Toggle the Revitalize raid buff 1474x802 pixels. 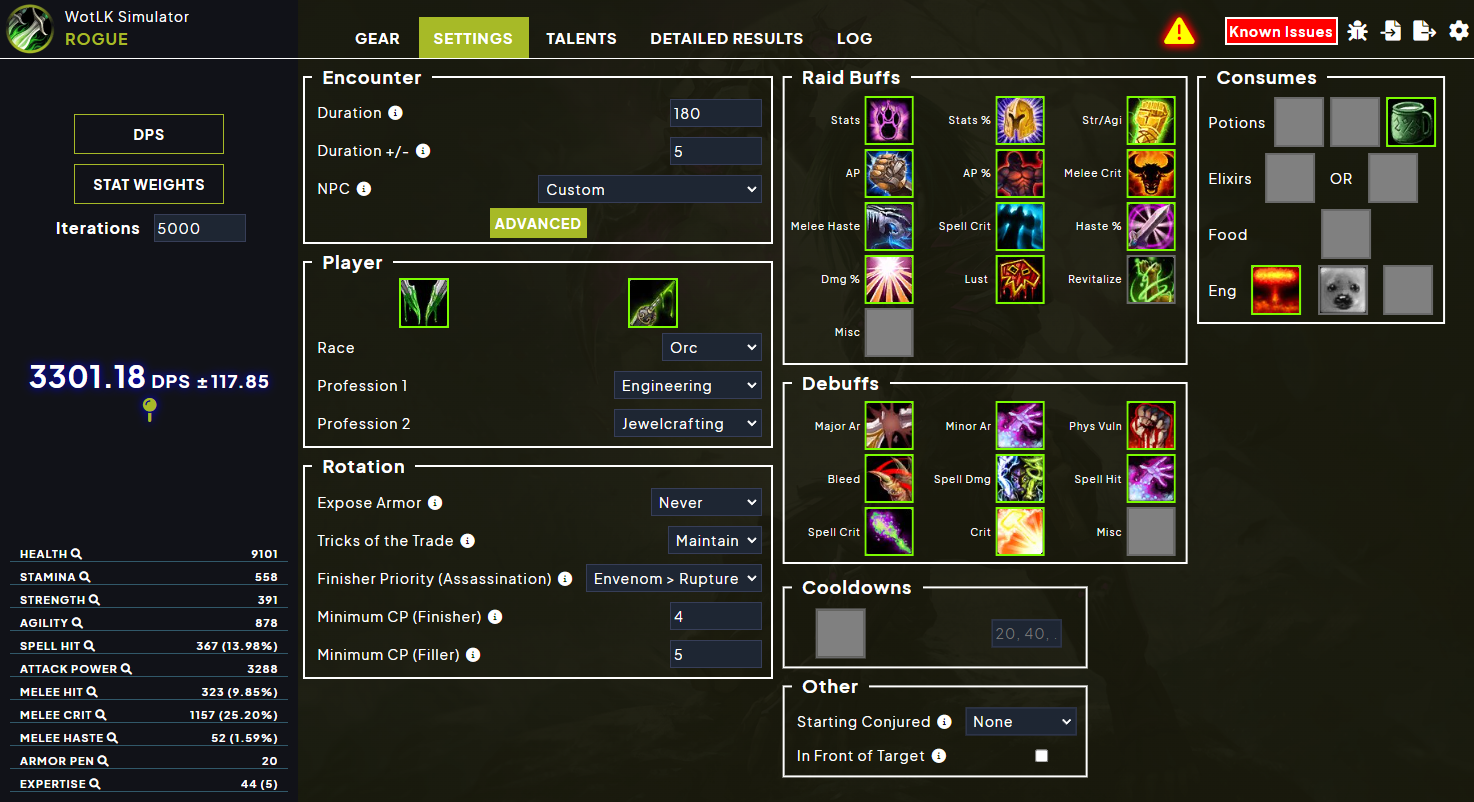(x=1150, y=279)
